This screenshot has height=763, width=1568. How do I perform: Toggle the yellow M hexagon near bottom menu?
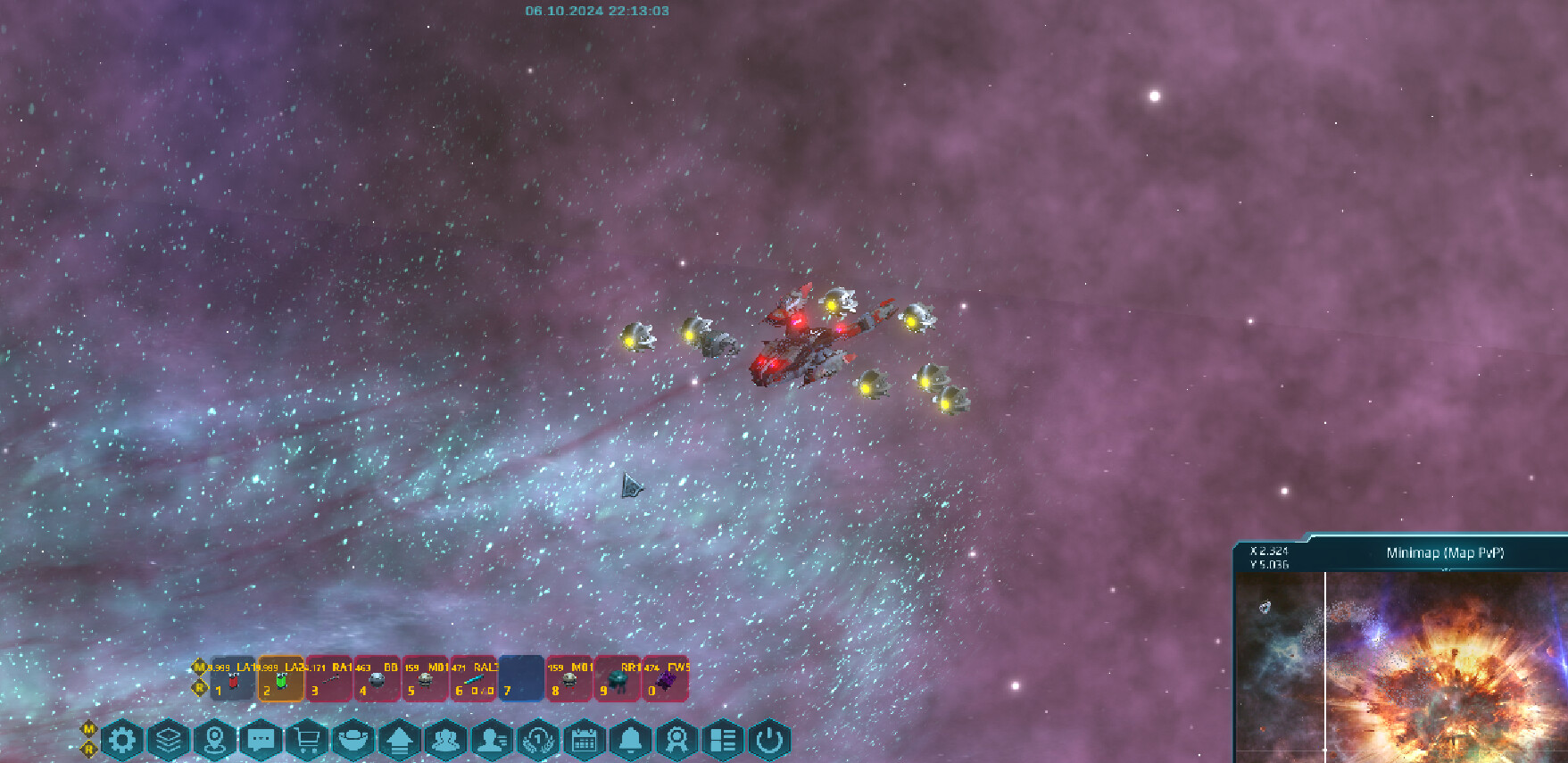[x=88, y=730]
